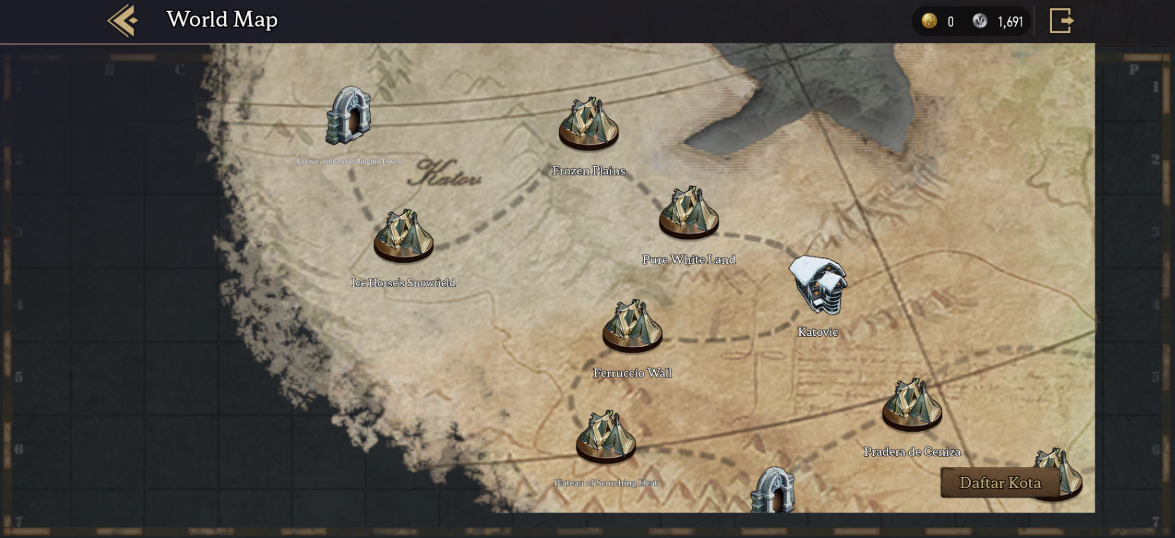This screenshot has height=538, width=1175.
Task: Select the Katovic city marker
Action: 818,285
